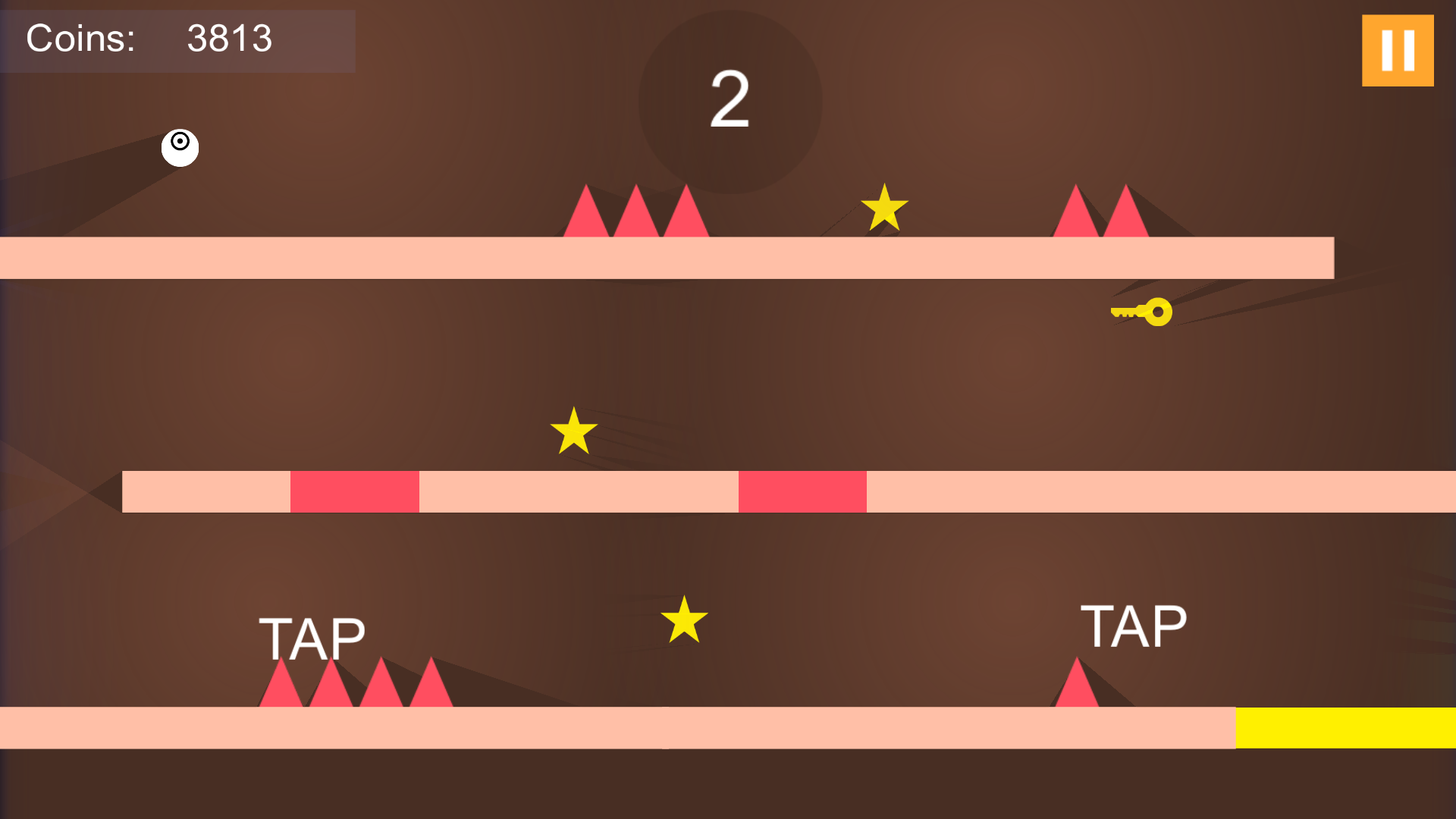Click the left red segment on middle platform
This screenshot has height=819, width=1456.
pyautogui.click(x=354, y=491)
